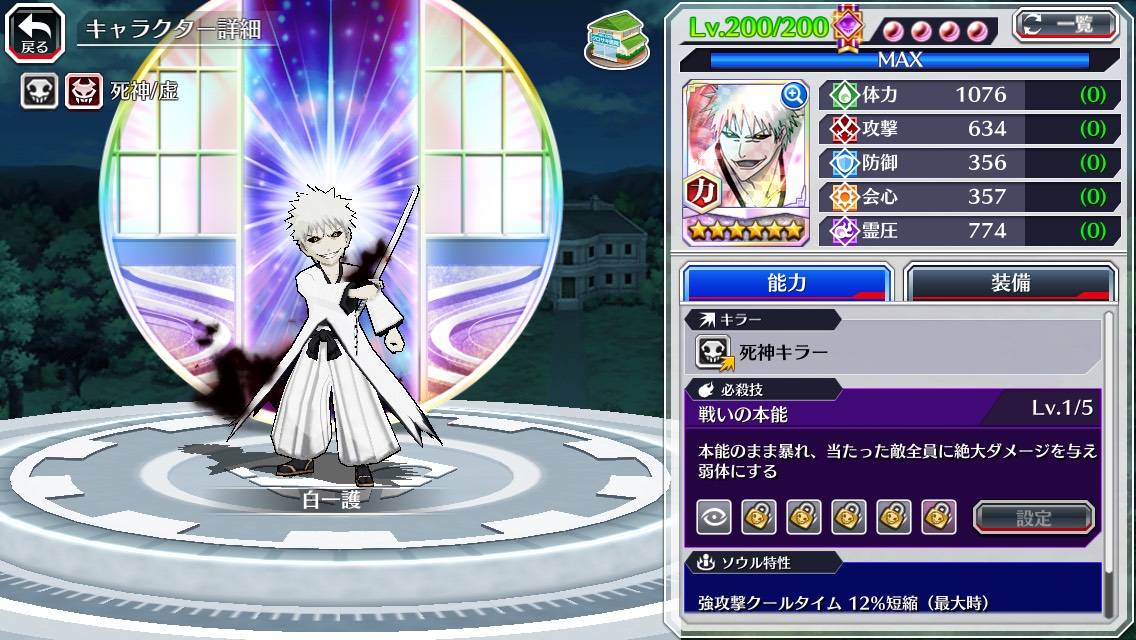Tap the red hollow mask icon

(84, 92)
